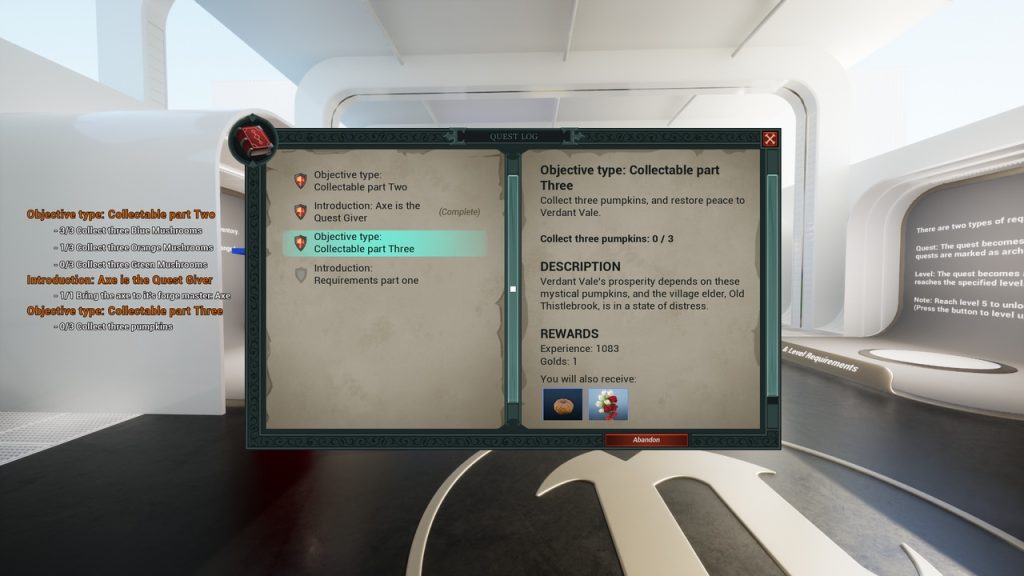Viewport: 1024px width, 576px height.
Task: Click the pumpkin reward icon
Action: (x=562, y=404)
